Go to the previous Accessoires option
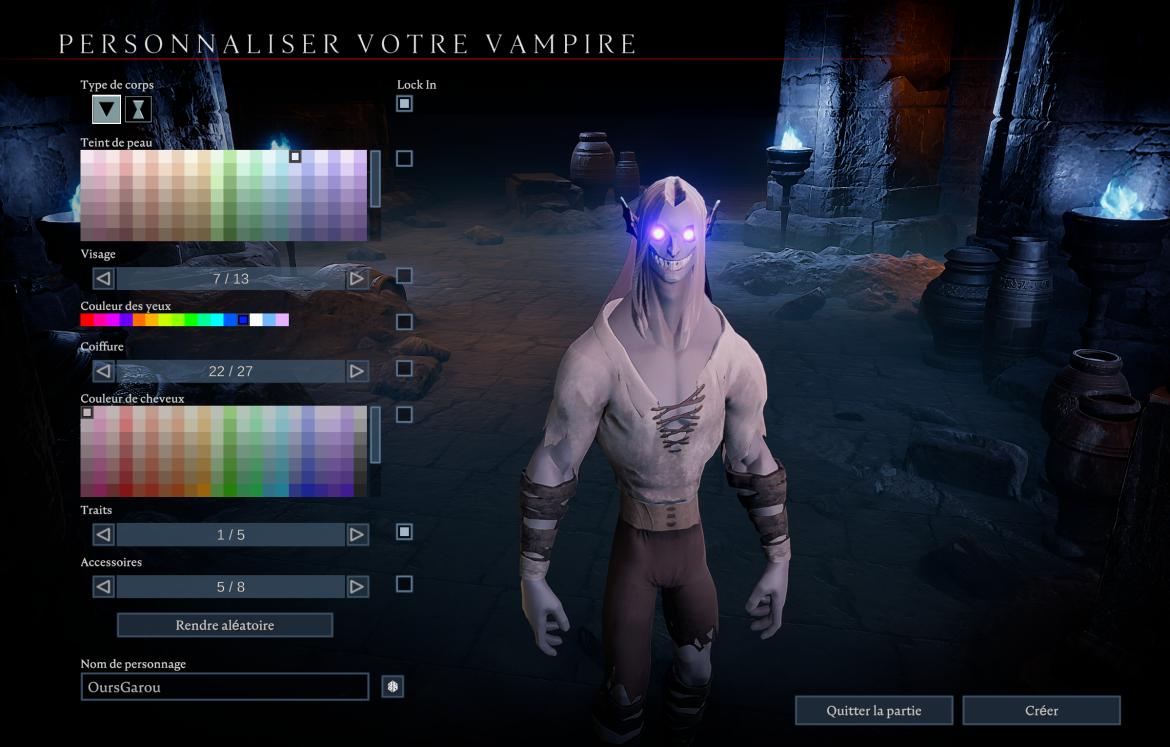 click(103, 587)
